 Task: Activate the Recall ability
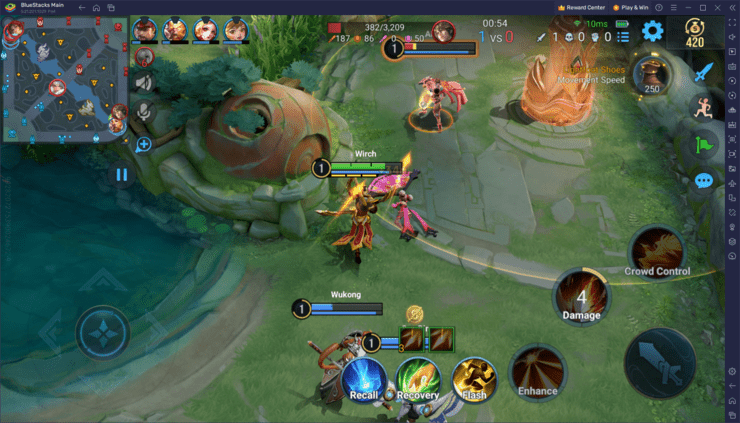pos(364,381)
